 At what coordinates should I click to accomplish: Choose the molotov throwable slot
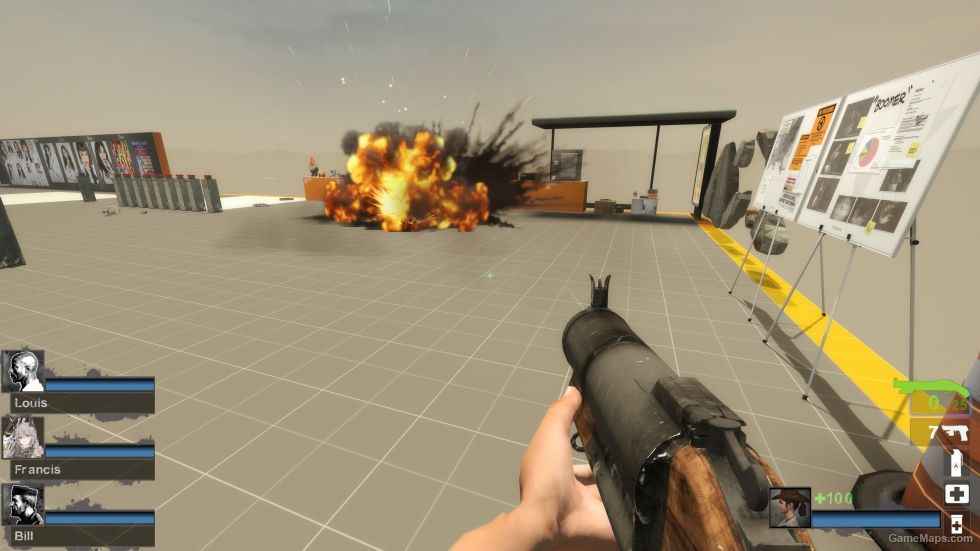956,464
